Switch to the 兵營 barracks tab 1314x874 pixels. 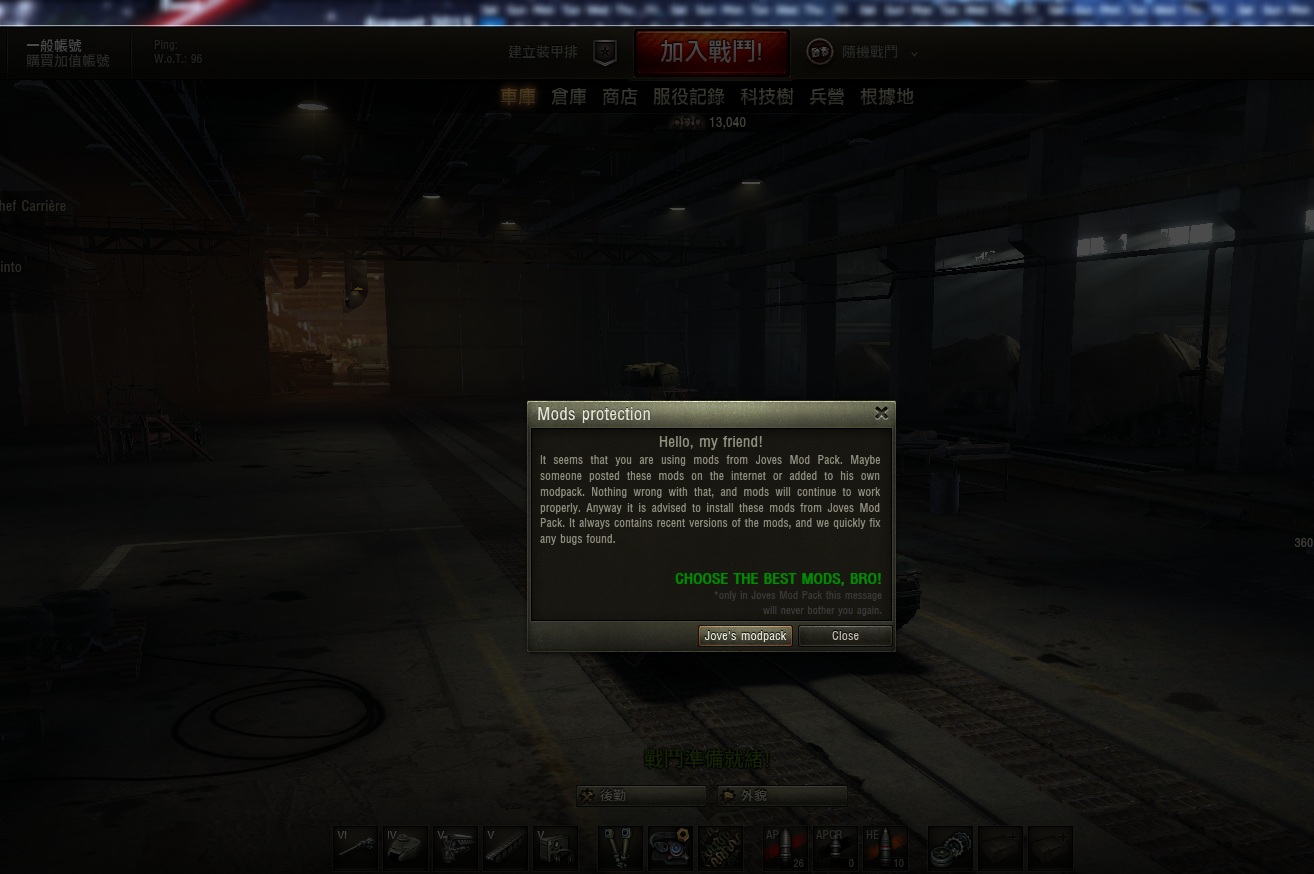827,97
